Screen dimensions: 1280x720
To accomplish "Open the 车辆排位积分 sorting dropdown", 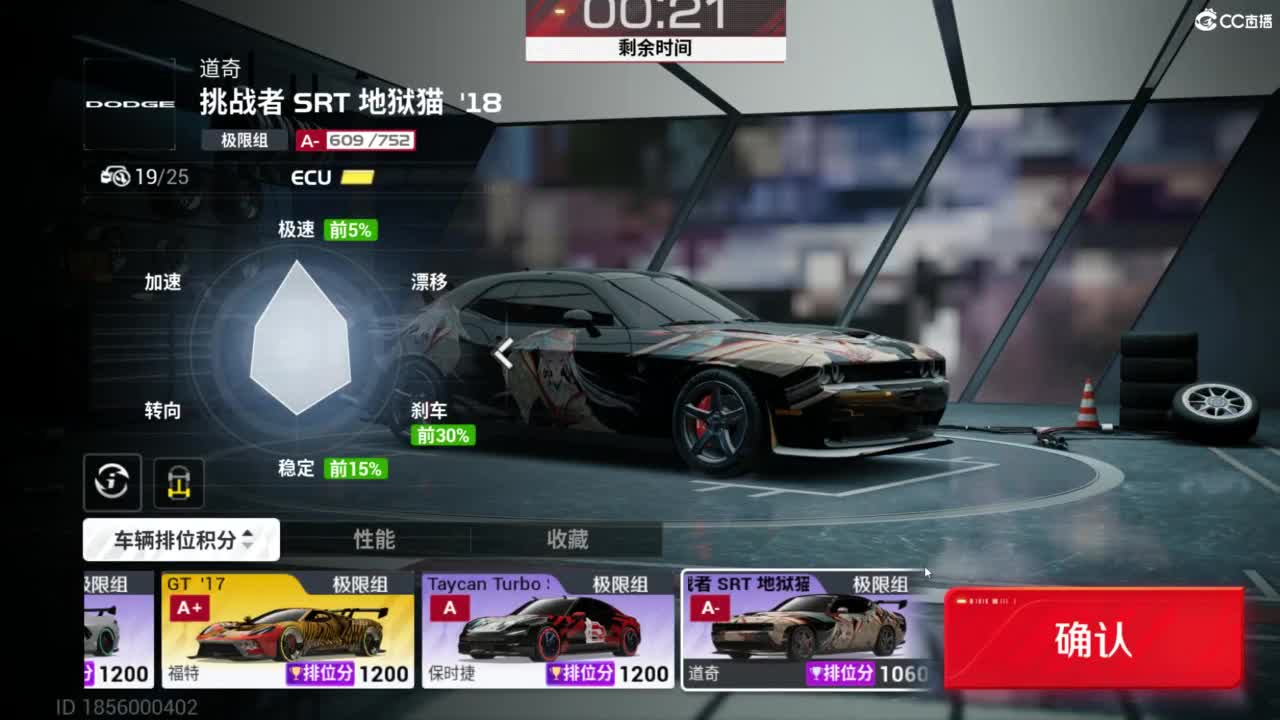I will point(180,539).
